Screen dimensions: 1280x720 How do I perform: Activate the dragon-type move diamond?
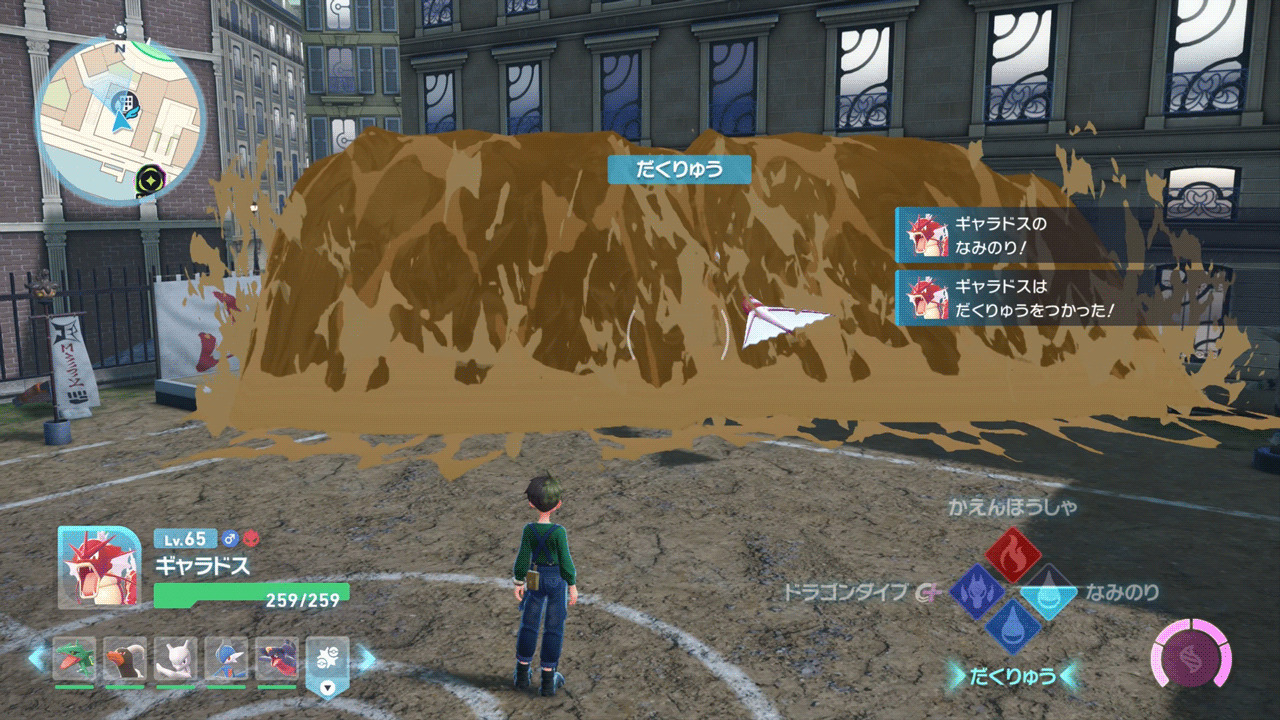click(x=976, y=592)
